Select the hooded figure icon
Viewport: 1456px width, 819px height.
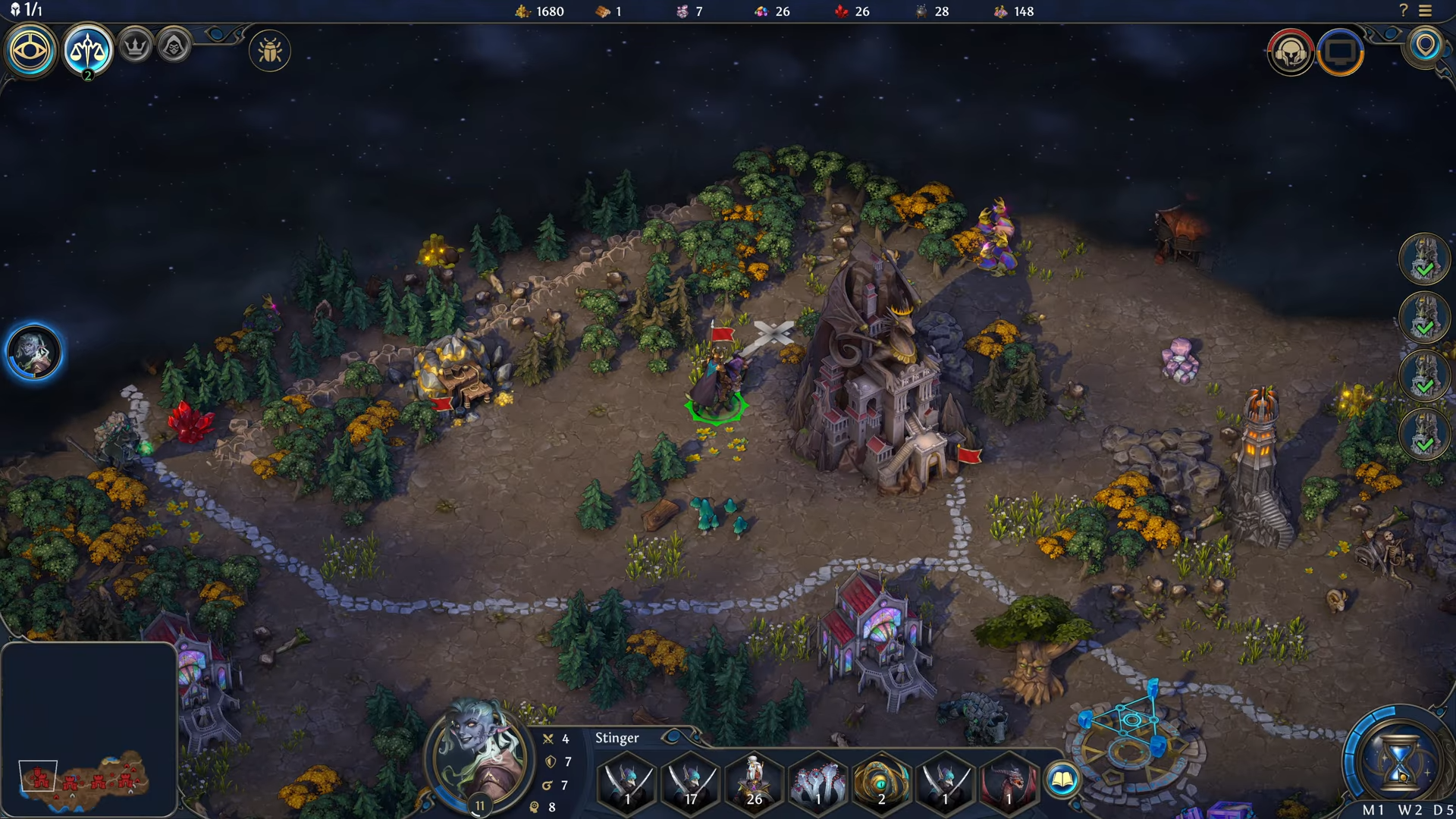(174, 48)
